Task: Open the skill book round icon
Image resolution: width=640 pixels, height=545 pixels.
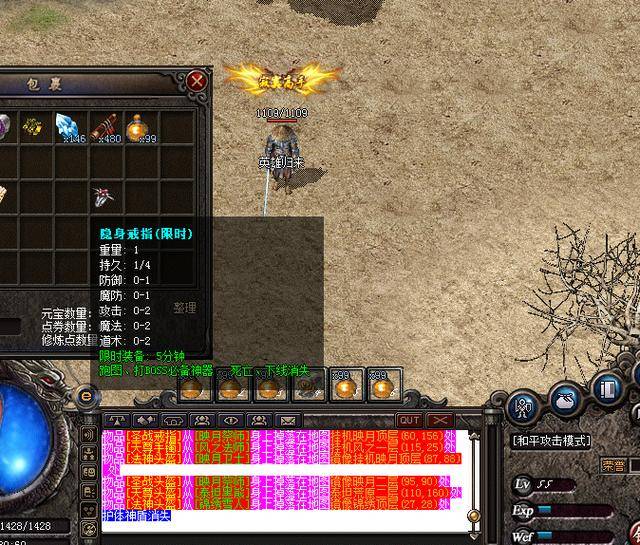Action: click(x=609, y=389)
